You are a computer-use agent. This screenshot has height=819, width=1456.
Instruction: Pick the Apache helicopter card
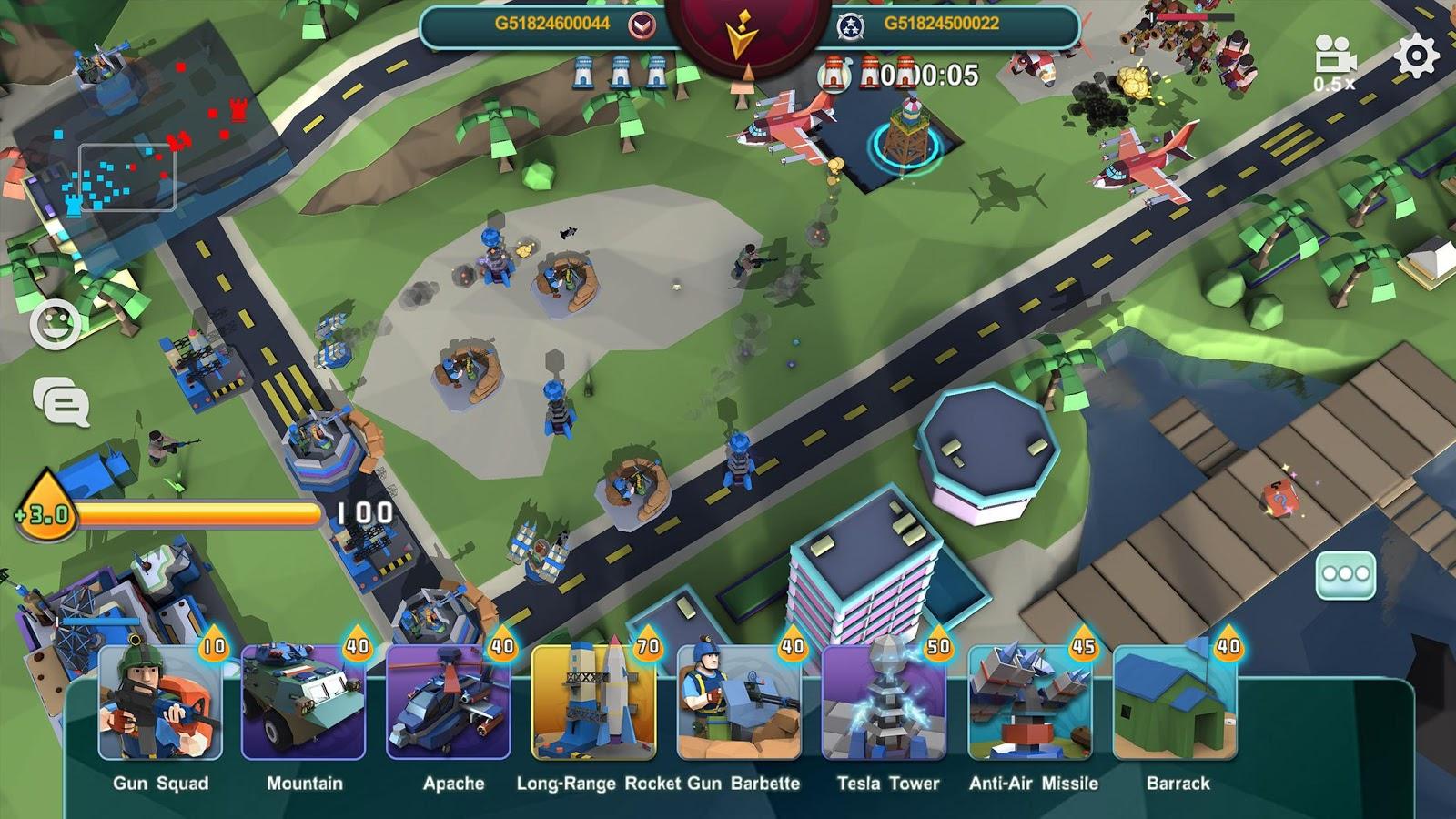click(x=450, y=703)
